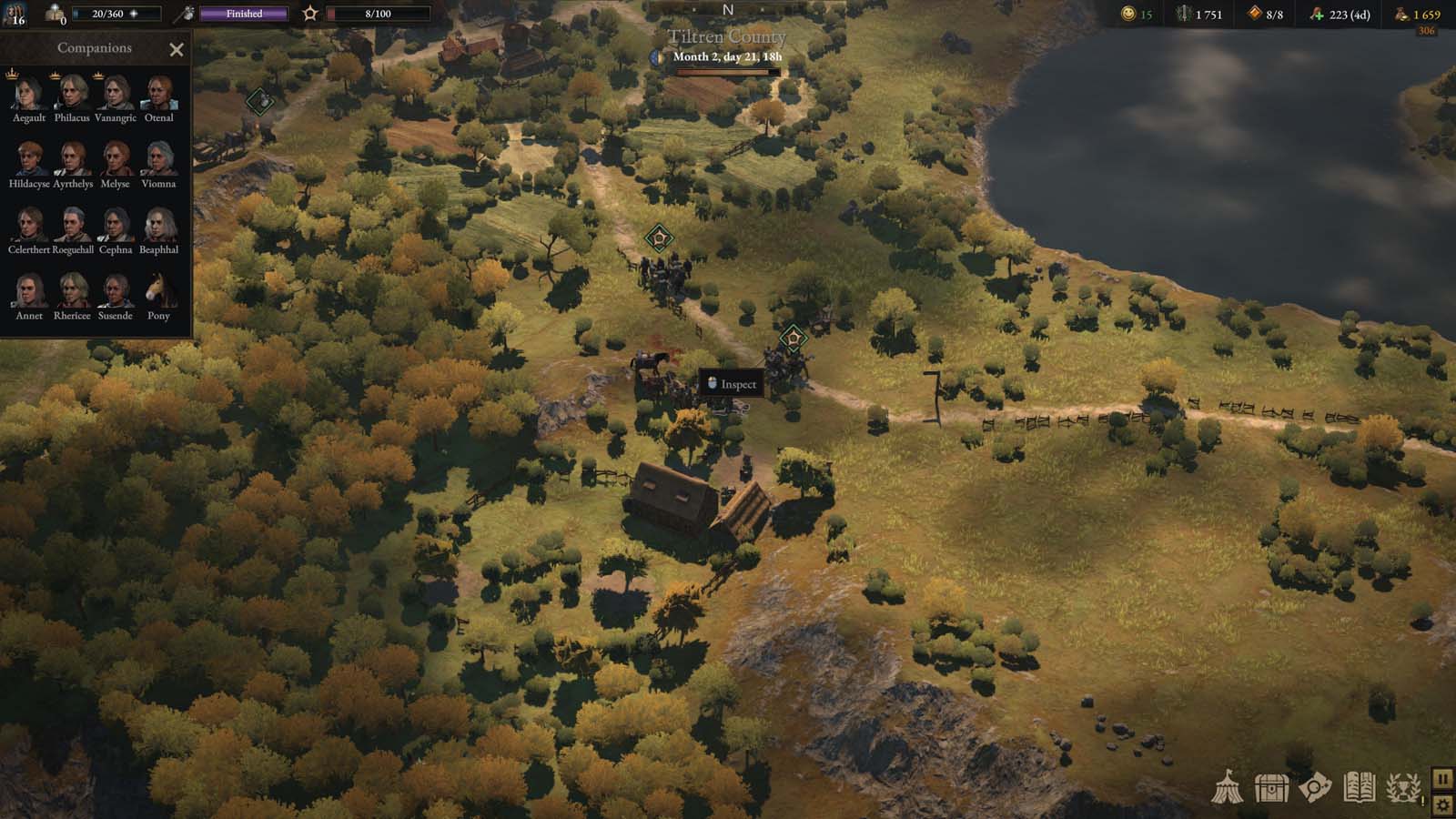Image resolution: width=1456 pixels, height=819 pixels.
Task: Pick companion Hildacyse
Action: pos(29,160)
